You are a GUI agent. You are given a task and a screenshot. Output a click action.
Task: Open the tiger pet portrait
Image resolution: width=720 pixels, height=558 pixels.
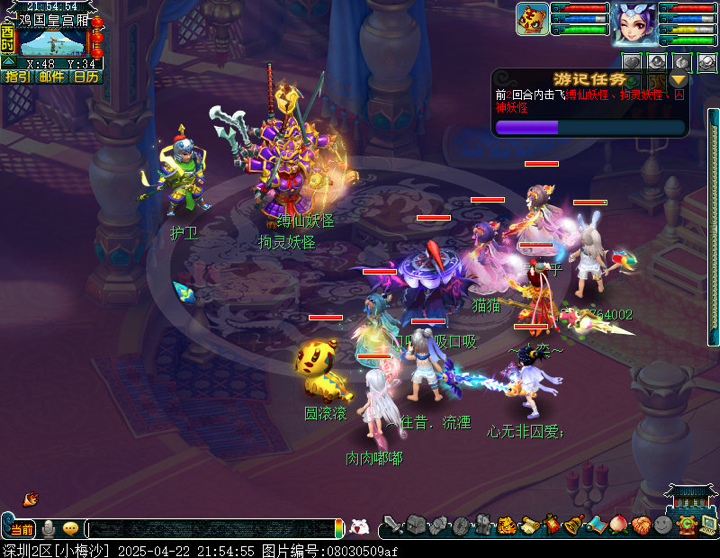(x=532, y=19)
